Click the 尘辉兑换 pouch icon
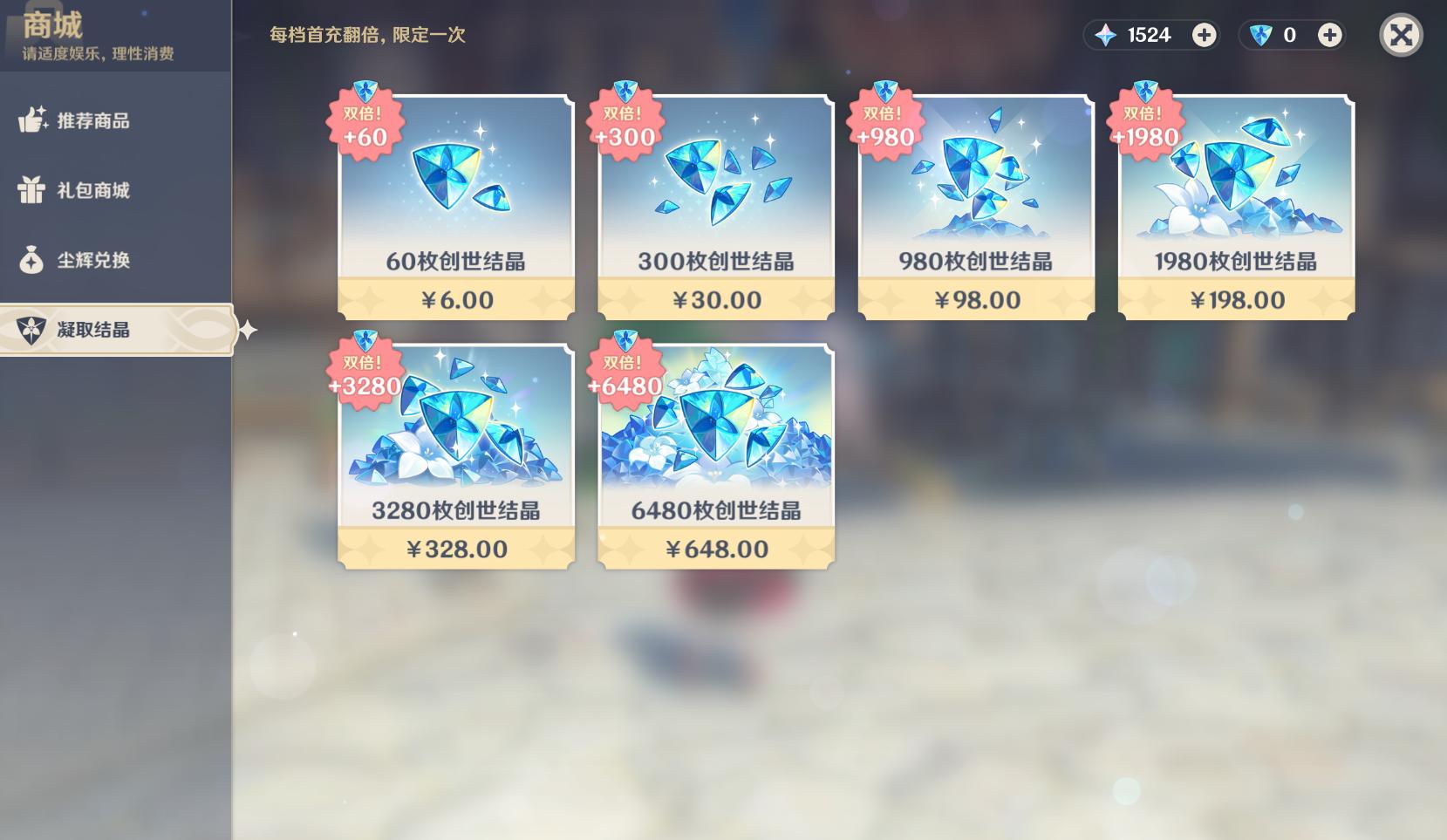The image size is (1447, 840). [x=31, y=261]
